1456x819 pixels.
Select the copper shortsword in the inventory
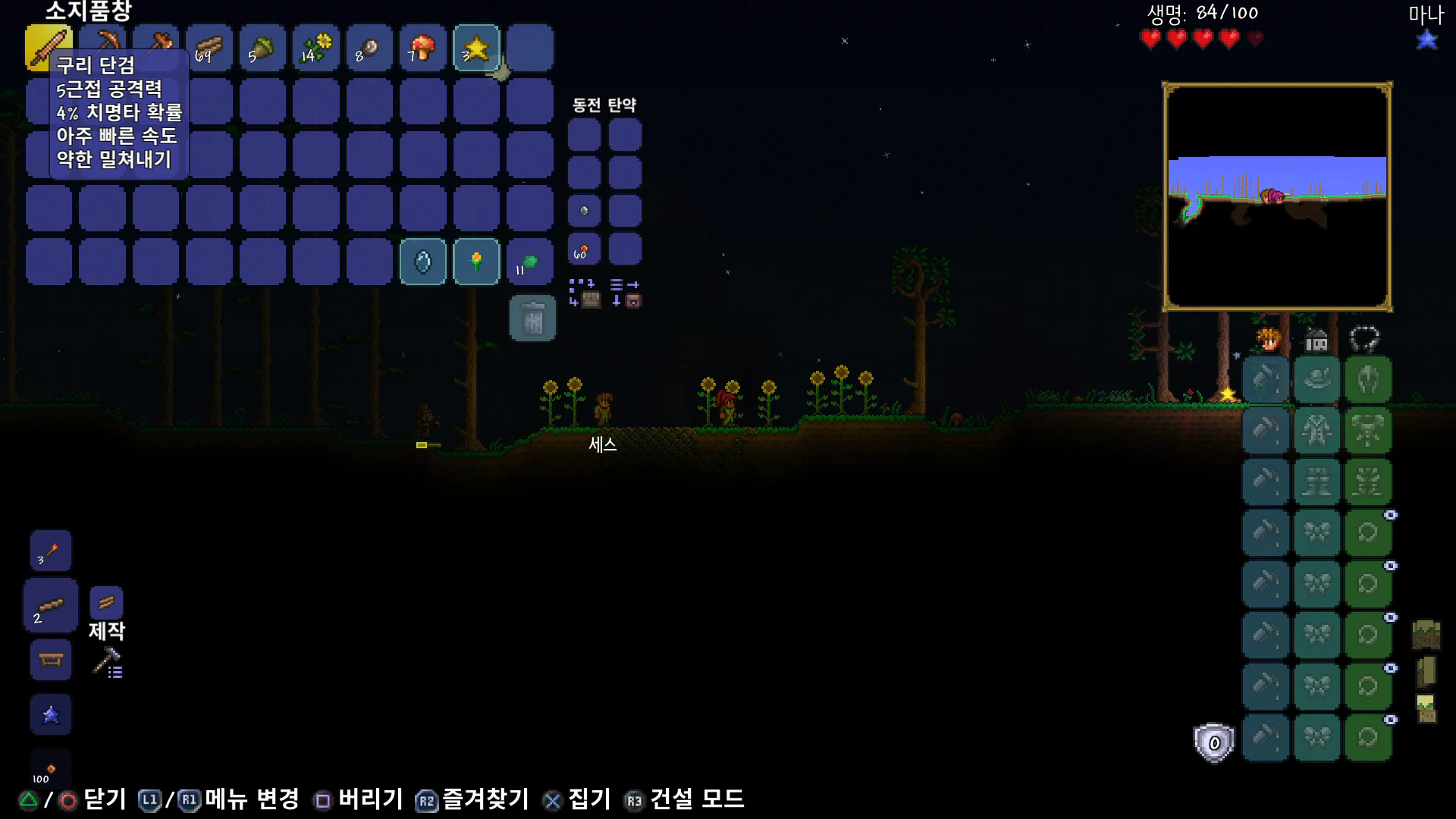pyautogui.click(x=48, y=48)
